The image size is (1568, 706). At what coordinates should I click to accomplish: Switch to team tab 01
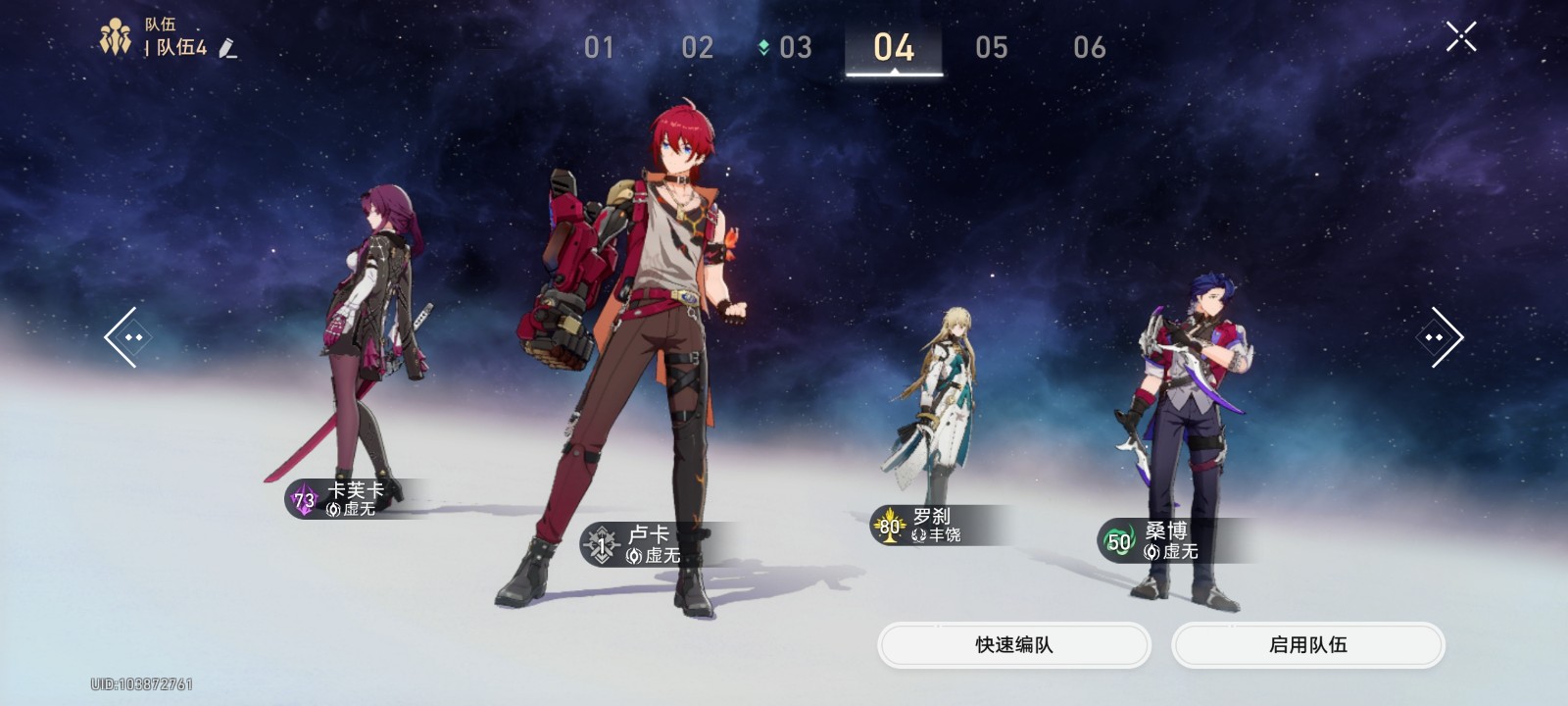pos(599,47)
